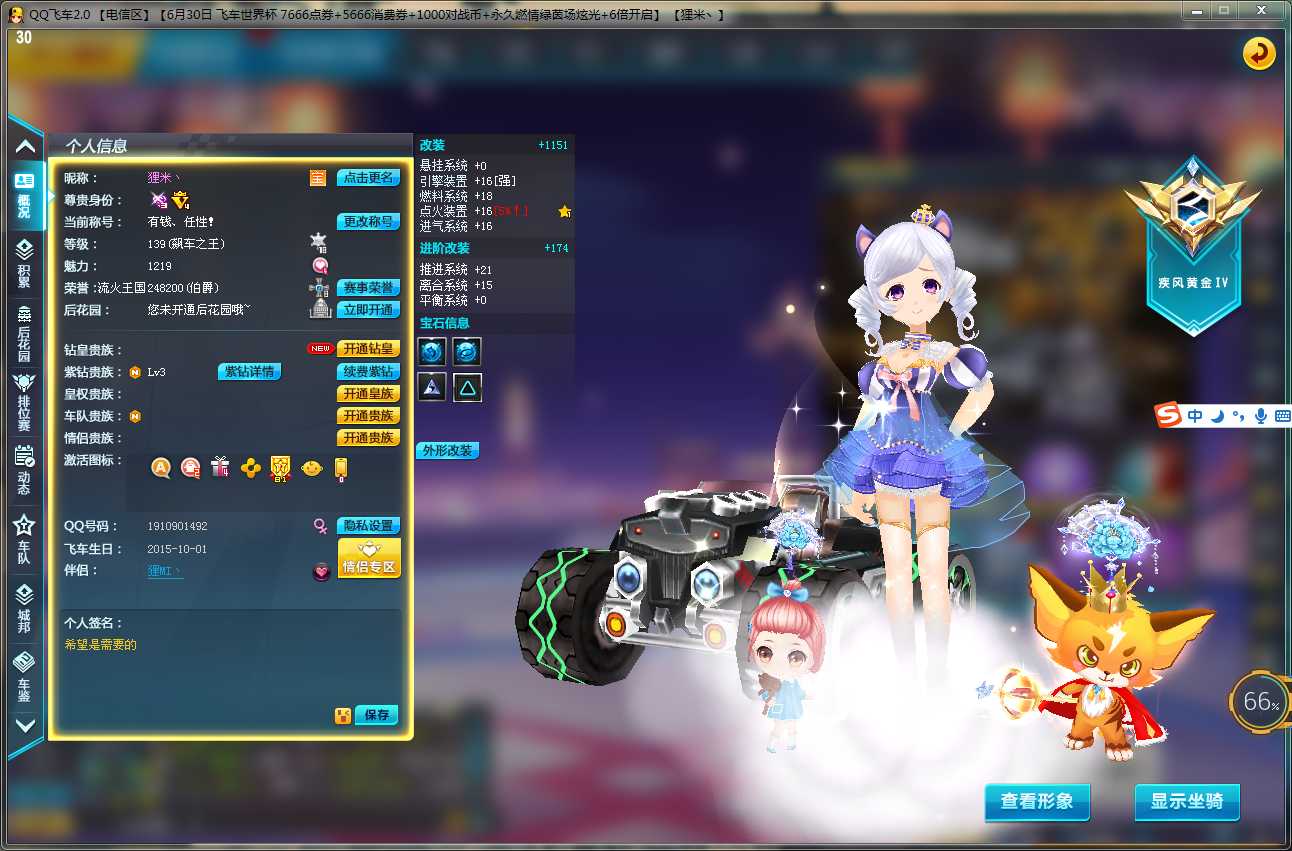The image size is (1292, 851).
Task: Open the 城邦 (City-State) sidebar panel
Action: tap(24, 610)
